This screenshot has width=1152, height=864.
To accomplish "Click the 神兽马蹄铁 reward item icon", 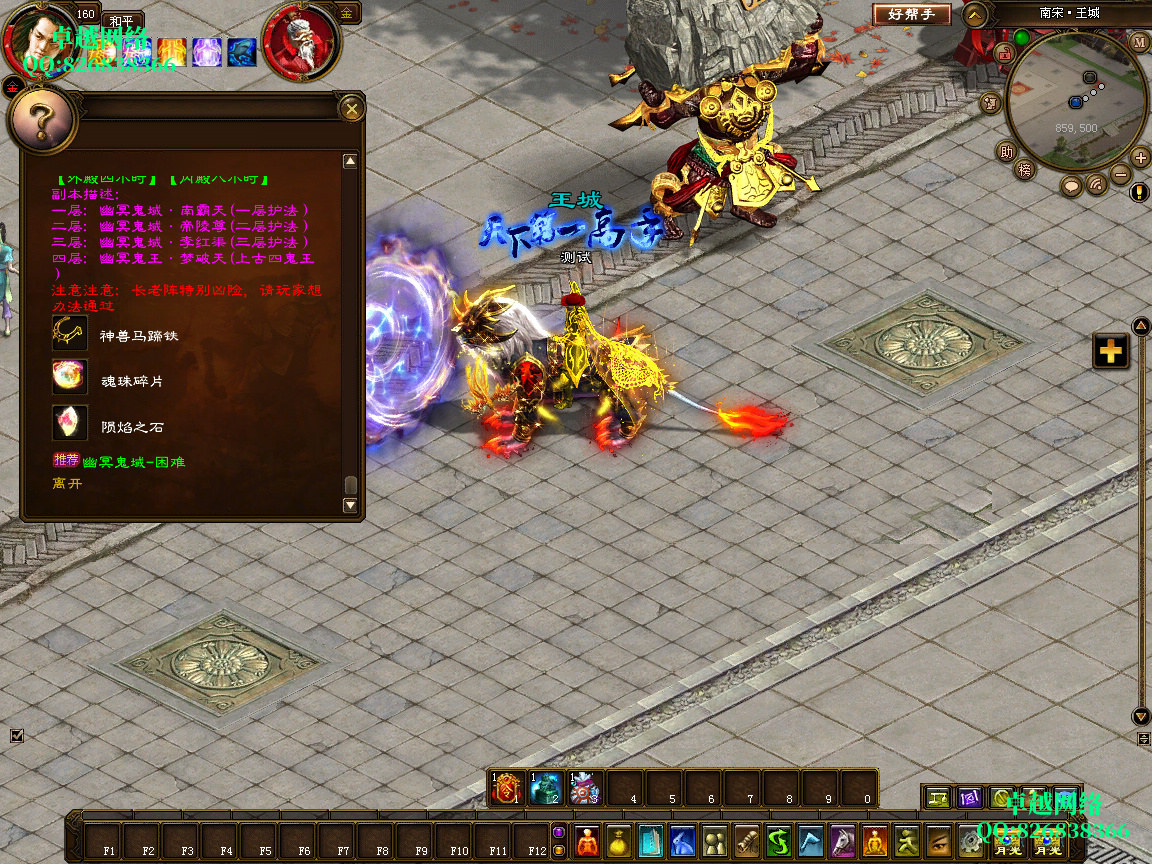I will (x=70, y=333).
